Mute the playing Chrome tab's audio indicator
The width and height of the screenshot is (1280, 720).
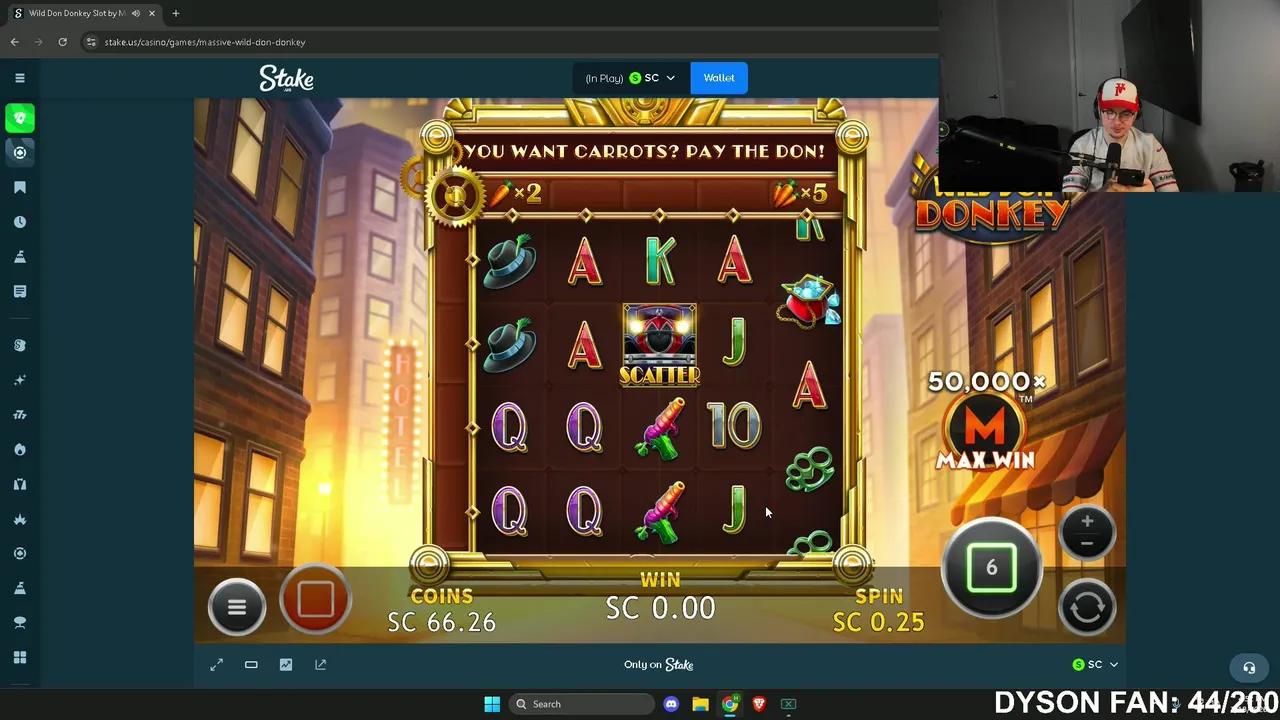pos(135,13)
